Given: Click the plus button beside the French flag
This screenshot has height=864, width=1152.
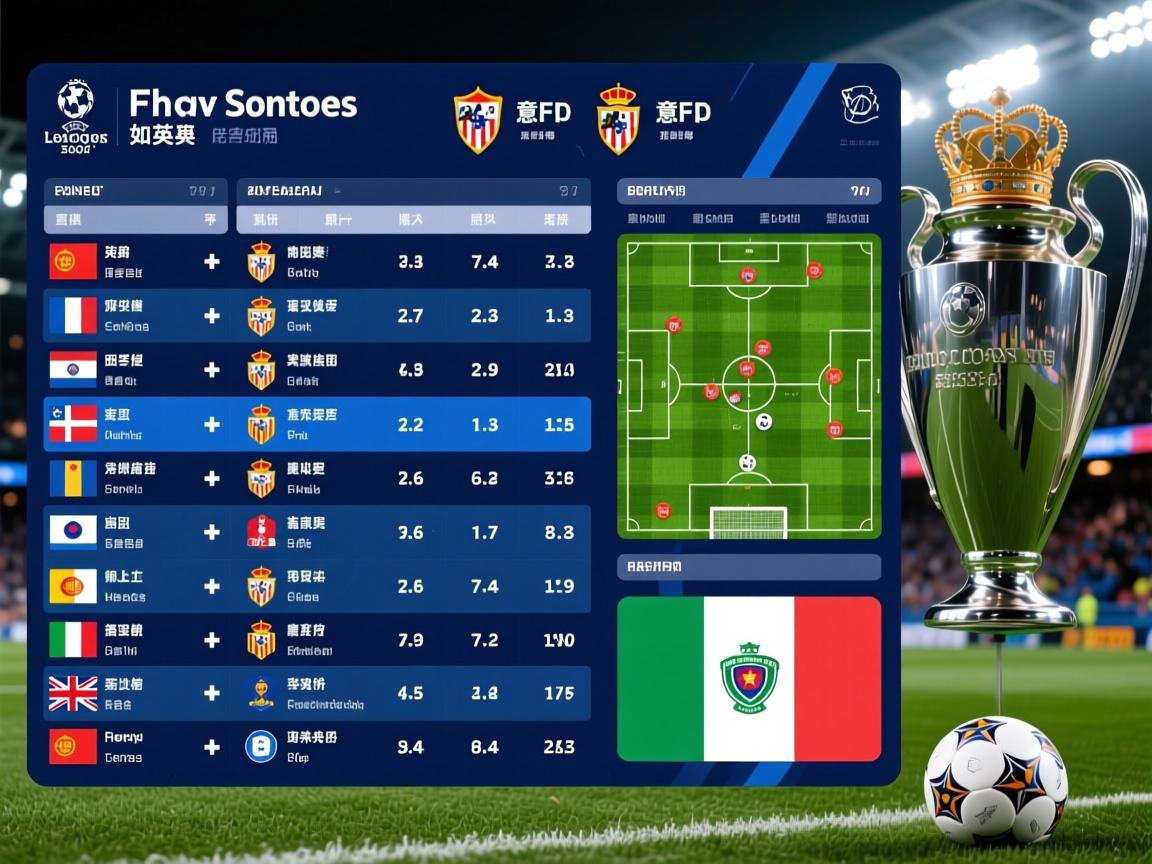Looking at the screenshot, I should [212, 316].
